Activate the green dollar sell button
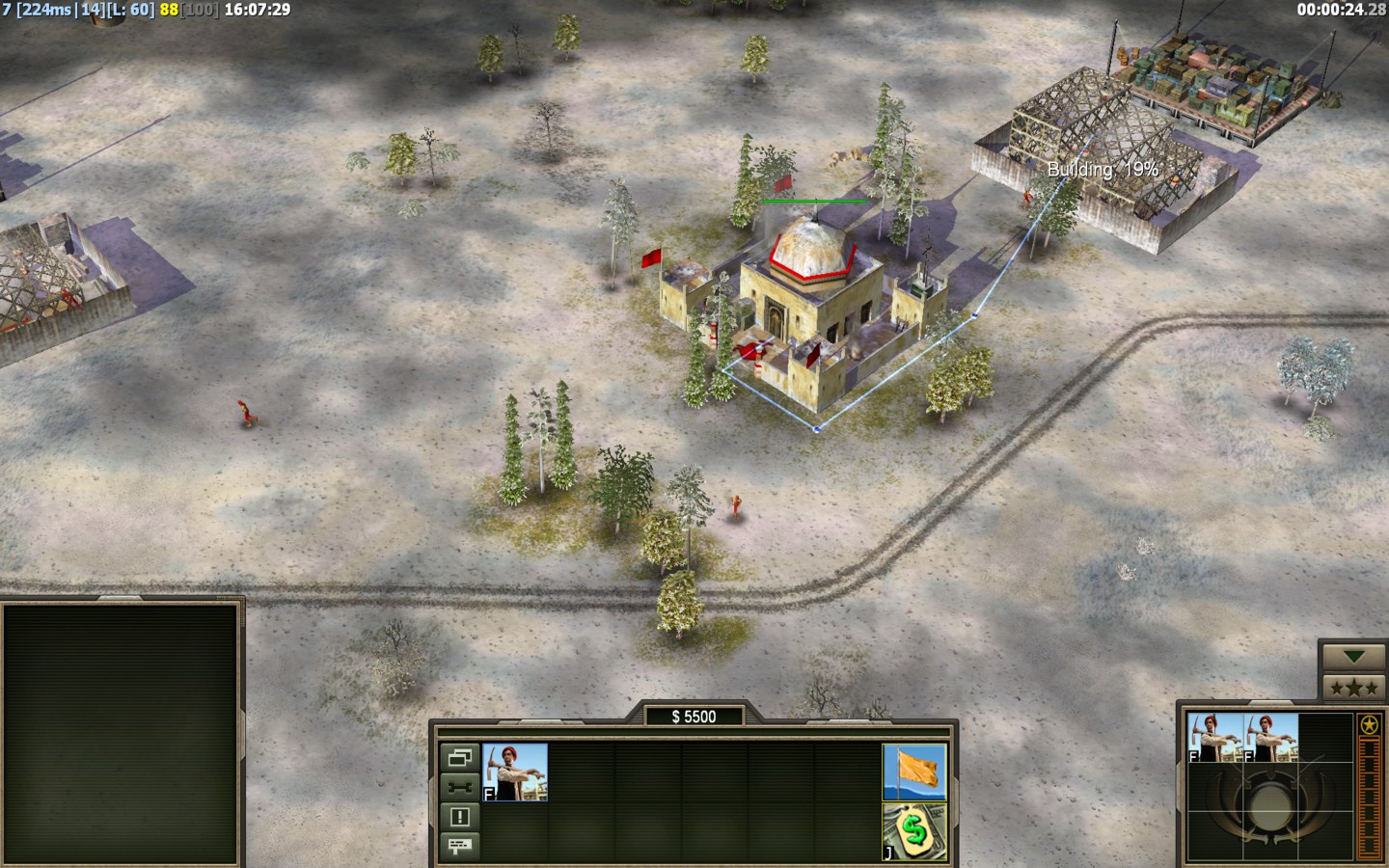Image resolution: width=1389 pixels, height=868 pixels. (914, 831)
